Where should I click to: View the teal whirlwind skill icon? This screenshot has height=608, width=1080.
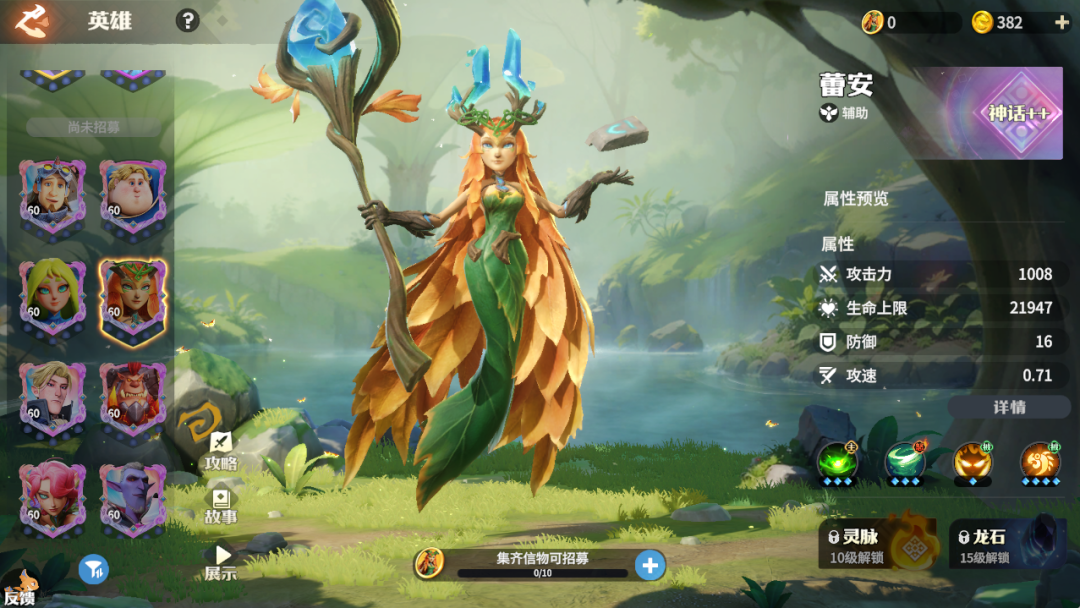point(904,461)
